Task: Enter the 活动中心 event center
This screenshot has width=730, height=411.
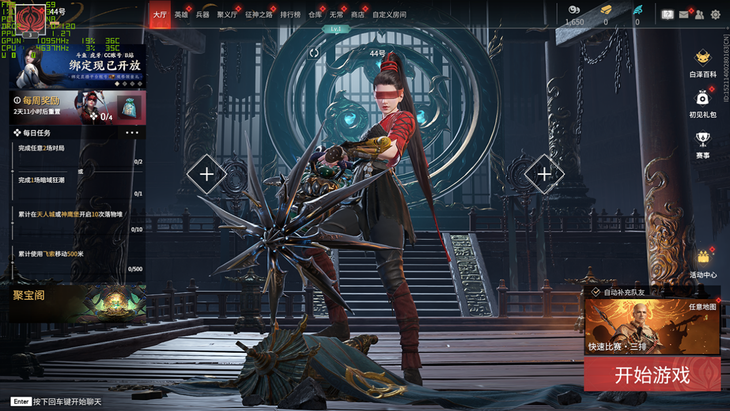Action: 702,262
